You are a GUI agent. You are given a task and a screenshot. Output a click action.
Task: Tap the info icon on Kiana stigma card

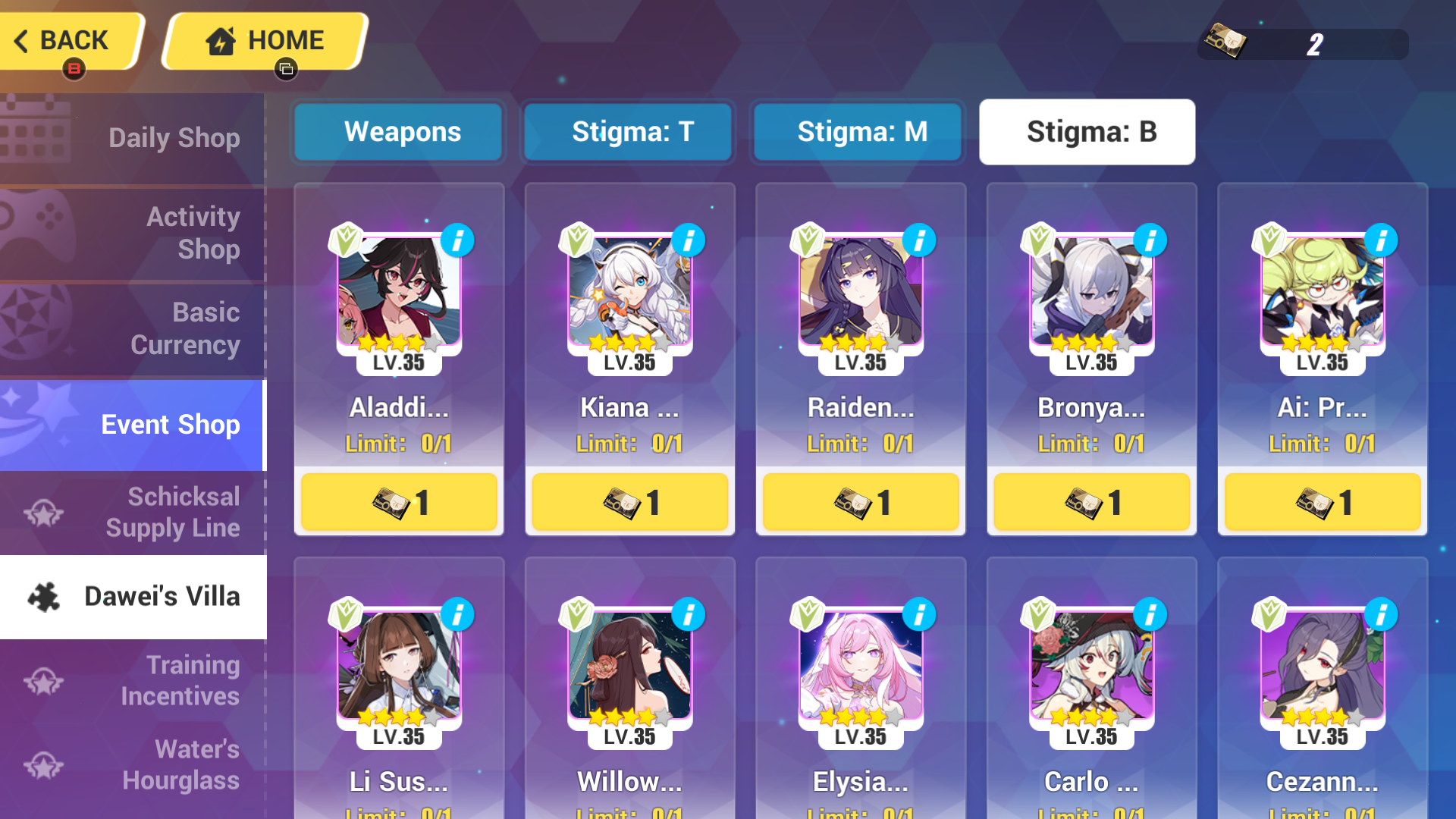coord(689,240)
